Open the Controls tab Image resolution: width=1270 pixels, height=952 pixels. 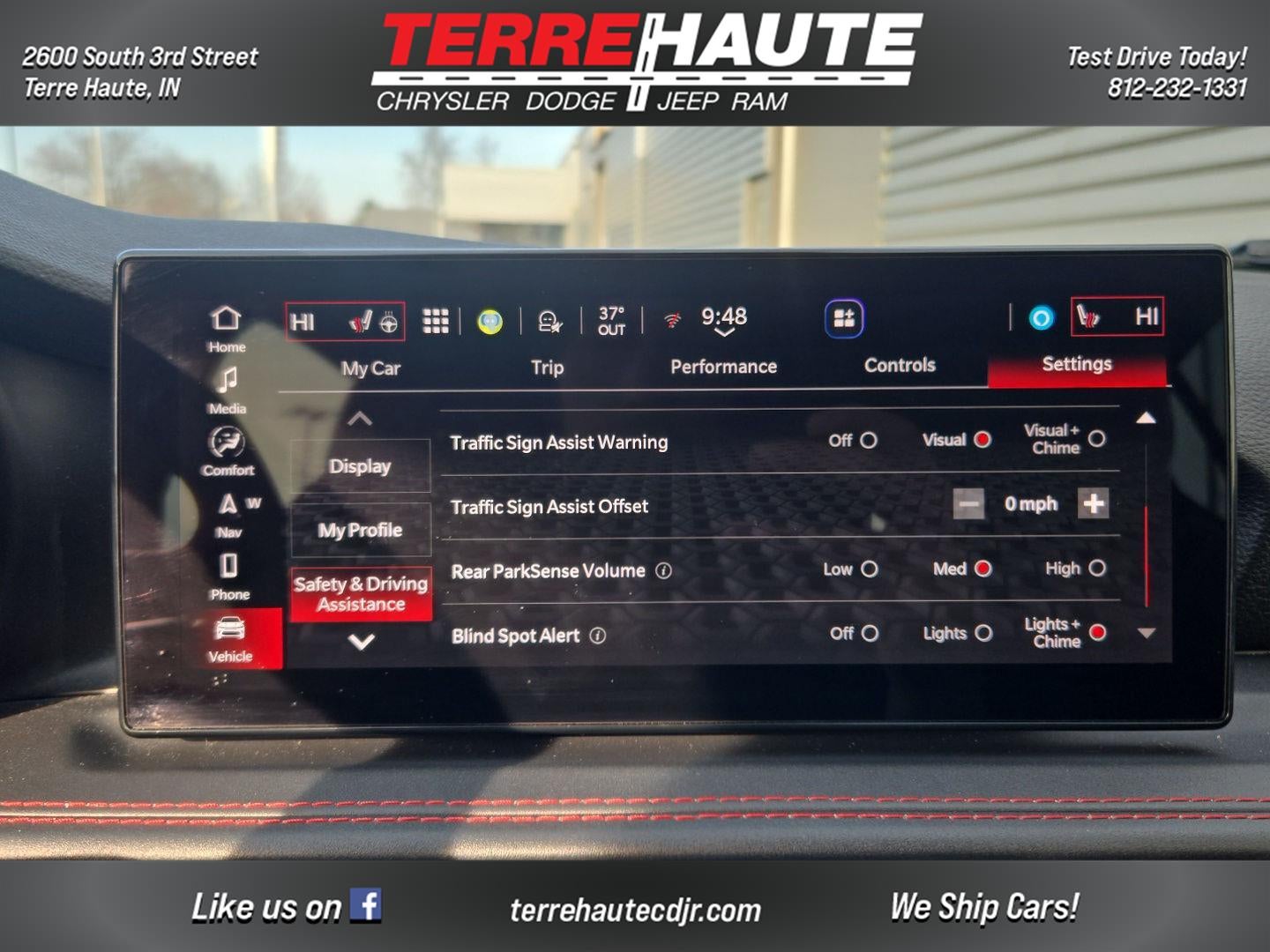pyautogui.click(x=899, y=364)
